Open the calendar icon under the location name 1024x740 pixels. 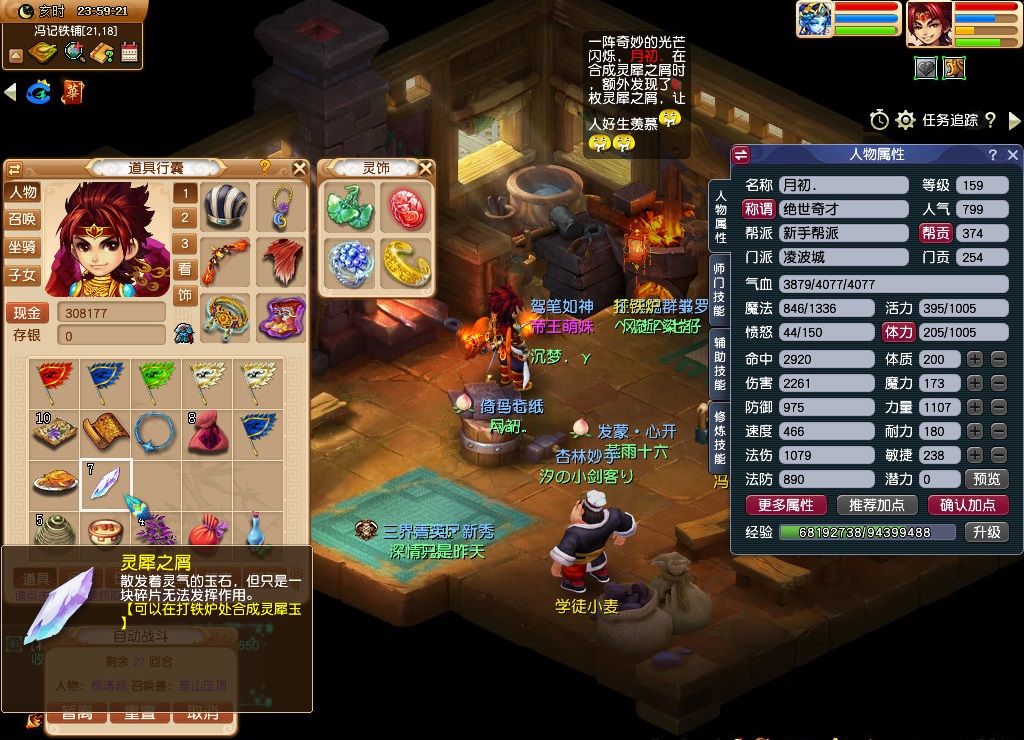point(129,53)
